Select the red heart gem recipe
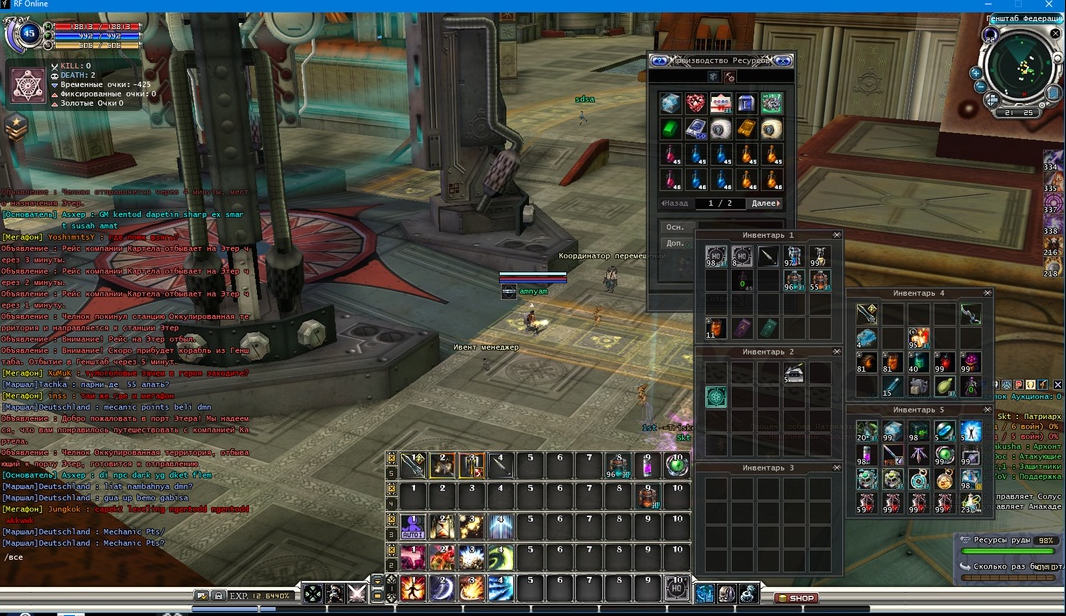The image size is (1066, 616). click(695, 103)
